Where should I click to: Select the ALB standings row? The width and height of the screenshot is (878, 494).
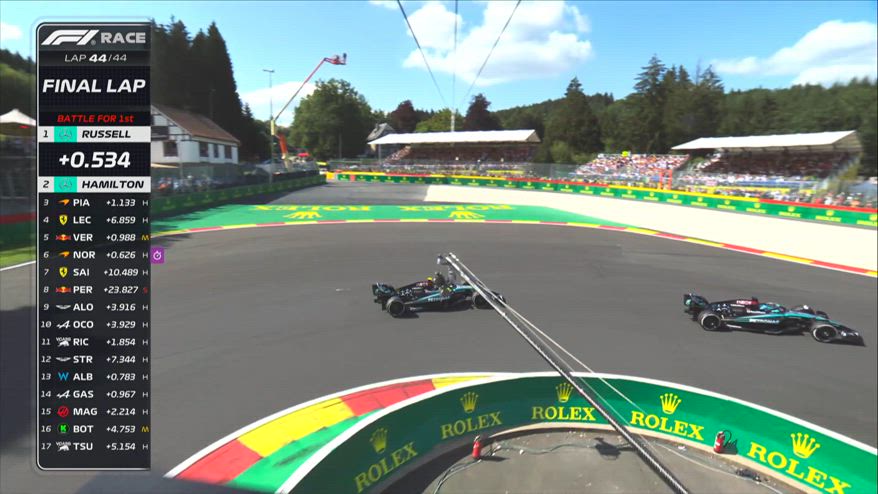[94, 376]
